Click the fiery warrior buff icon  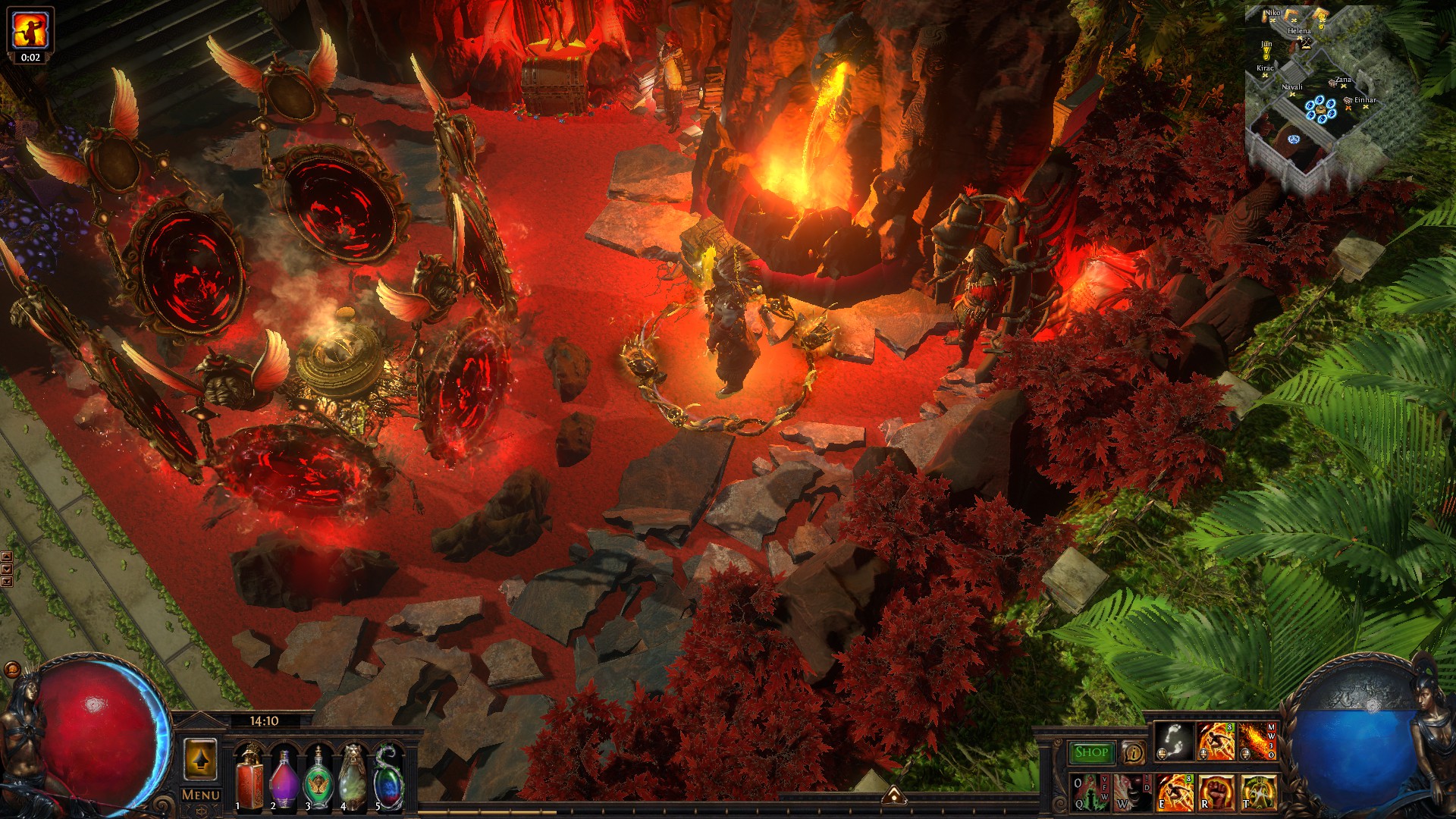tap(30, 29)
